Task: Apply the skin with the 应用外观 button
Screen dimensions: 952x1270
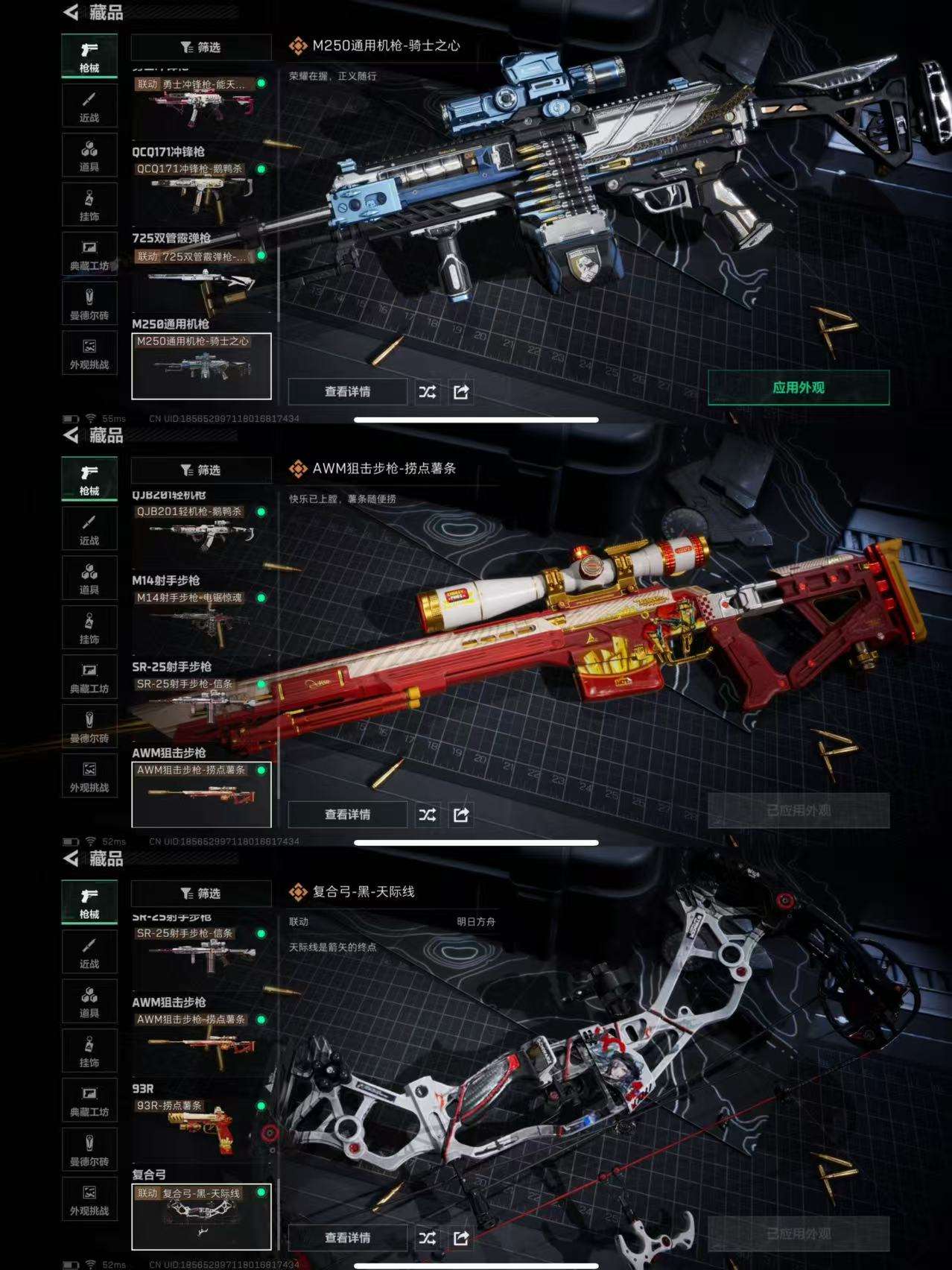Action: pos(798,388)
